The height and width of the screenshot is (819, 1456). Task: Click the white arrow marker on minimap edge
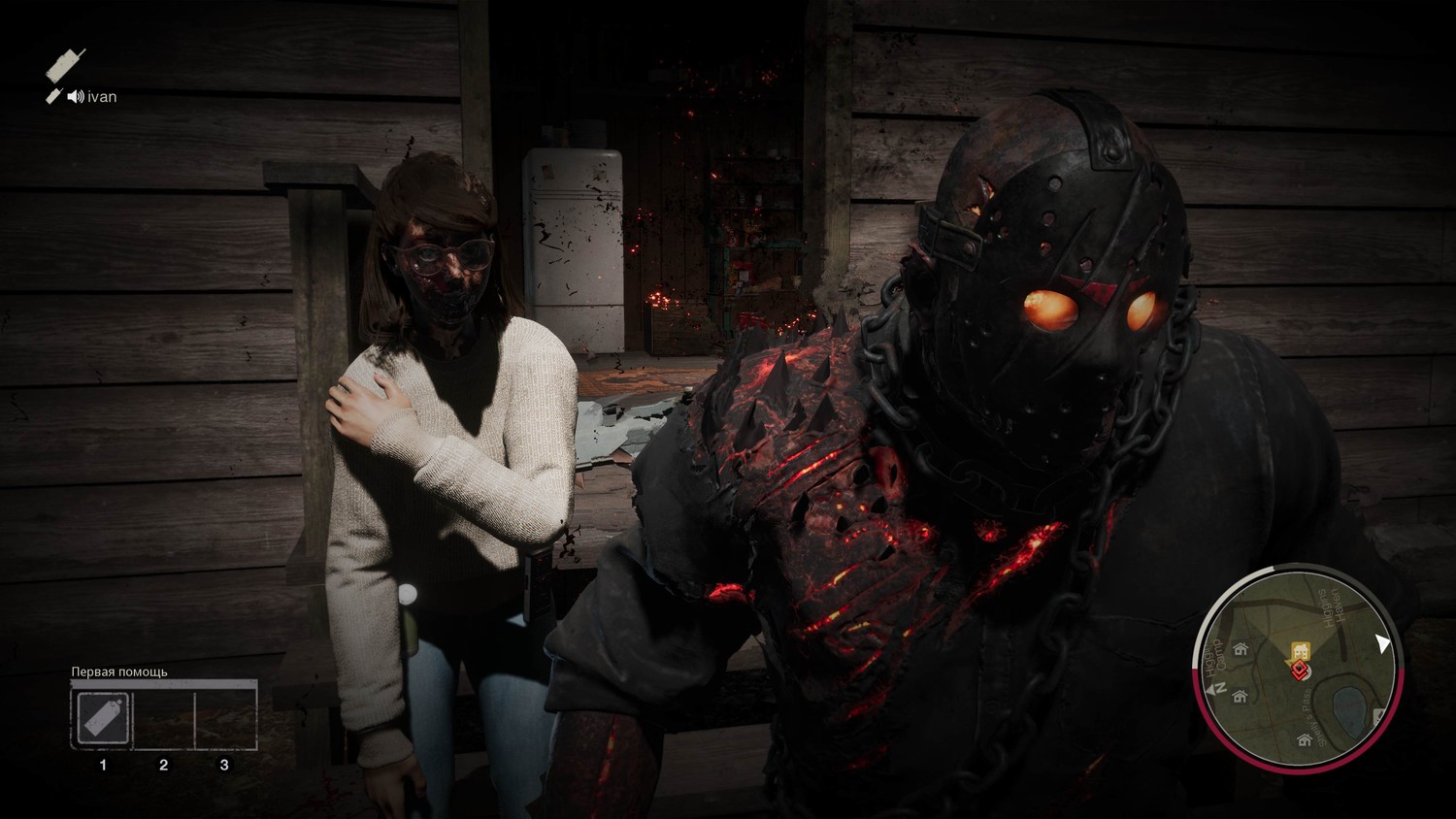click(x=1383, y=643)
